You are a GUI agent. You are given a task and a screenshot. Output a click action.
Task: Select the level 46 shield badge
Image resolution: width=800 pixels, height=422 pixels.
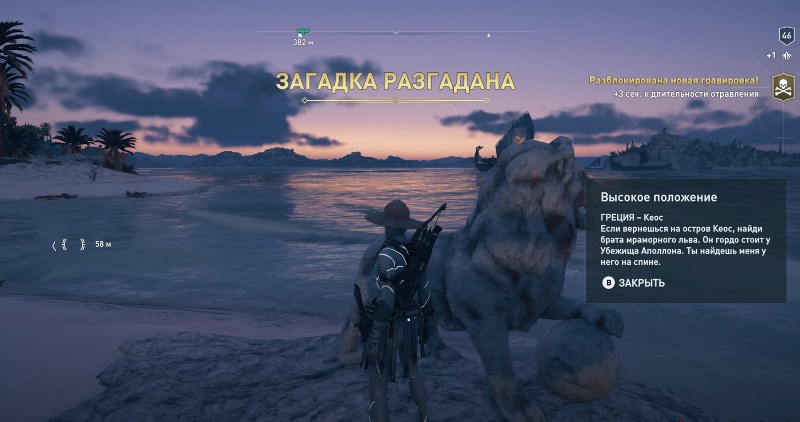pyautogui.click(x=785, y=34)
